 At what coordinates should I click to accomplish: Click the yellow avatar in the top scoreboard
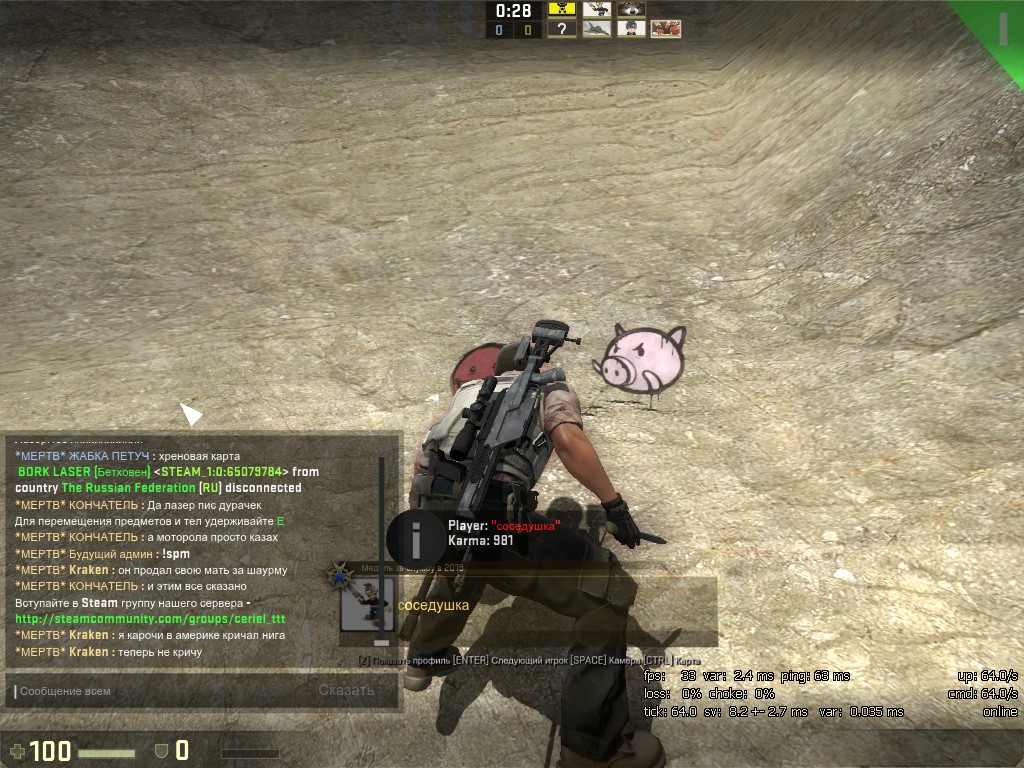(x=562, y=9)
